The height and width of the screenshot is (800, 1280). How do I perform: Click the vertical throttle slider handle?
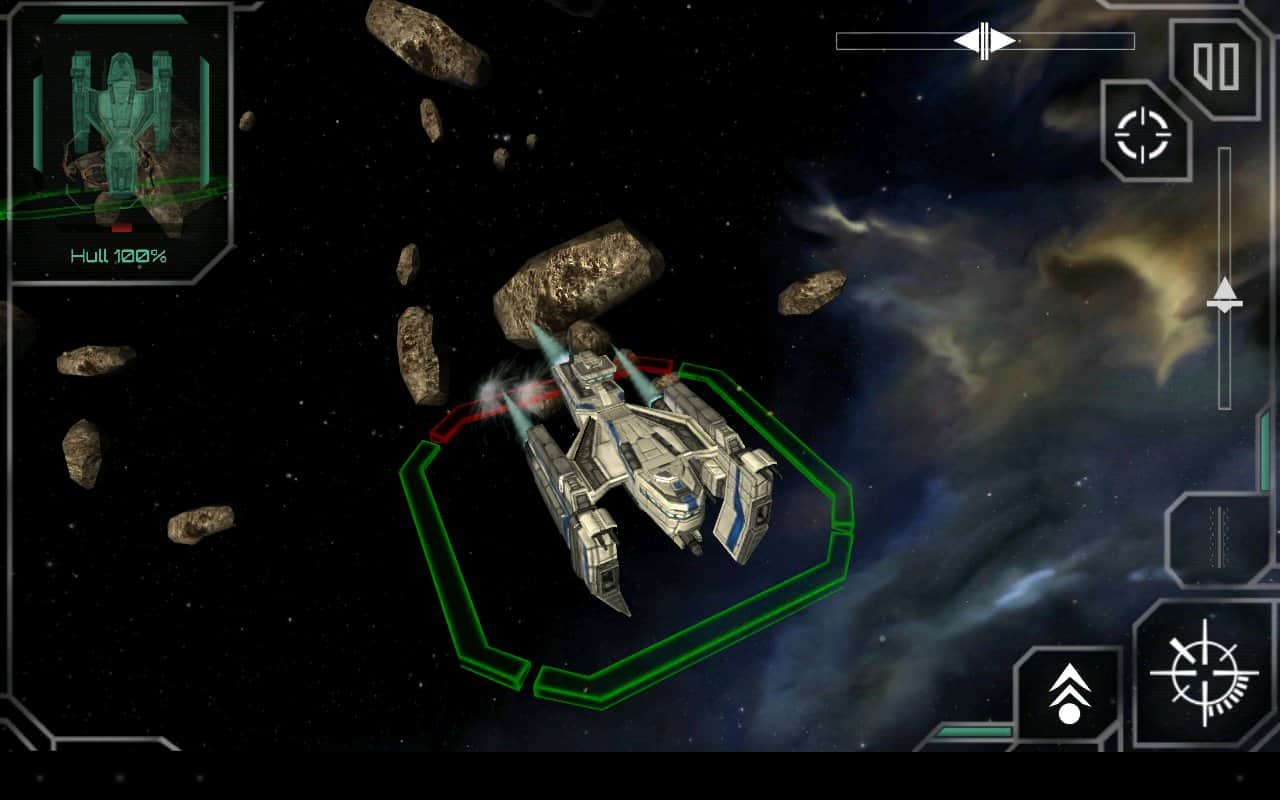coord(1224,294)
